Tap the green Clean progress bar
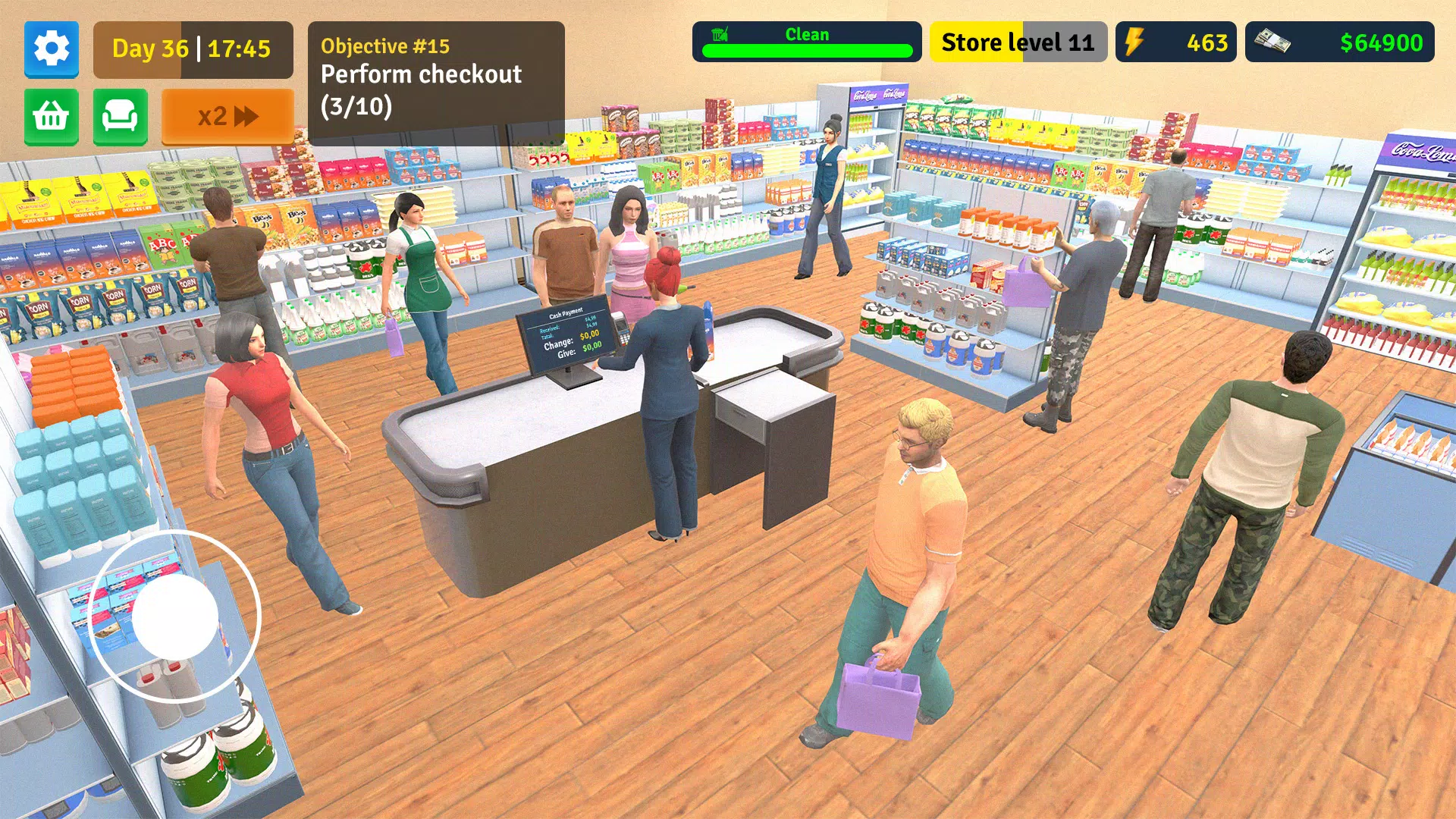 [x=808, y=51]
